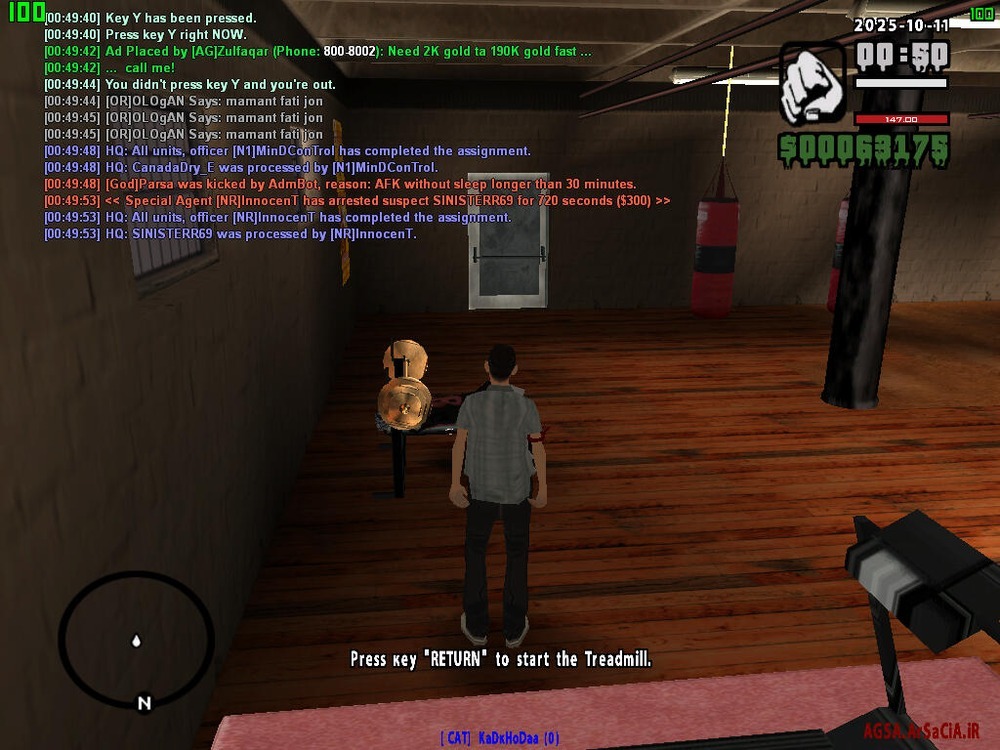Screen dimensions: 1000x750
Task: Click the fist weapon icon
Action: [x=812, y=83]
